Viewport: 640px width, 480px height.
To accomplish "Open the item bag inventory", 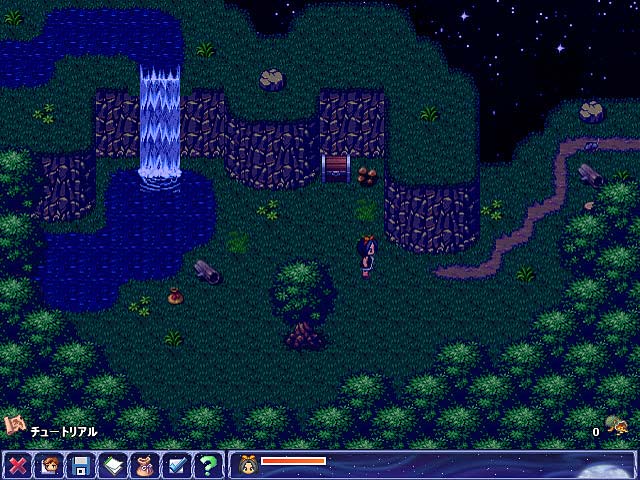I will pos(145,465).
